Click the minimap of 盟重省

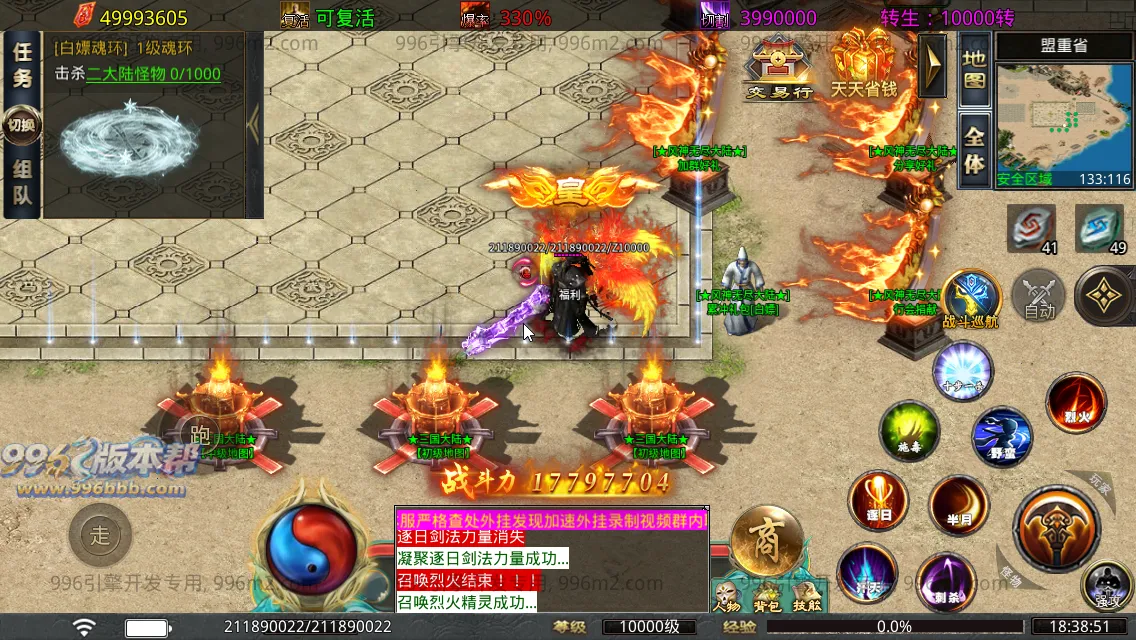[1064, 118]
